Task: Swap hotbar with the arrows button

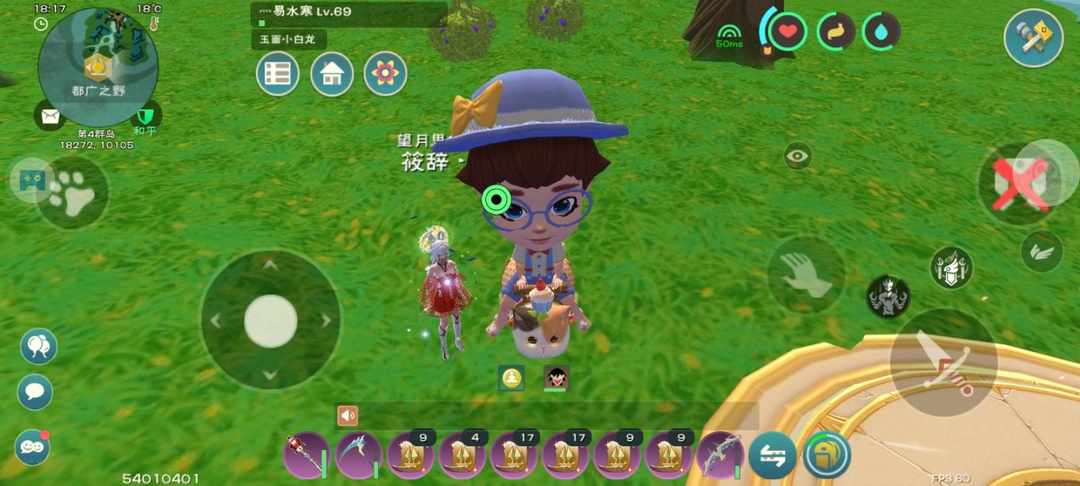Action: (x=772, y=455)
